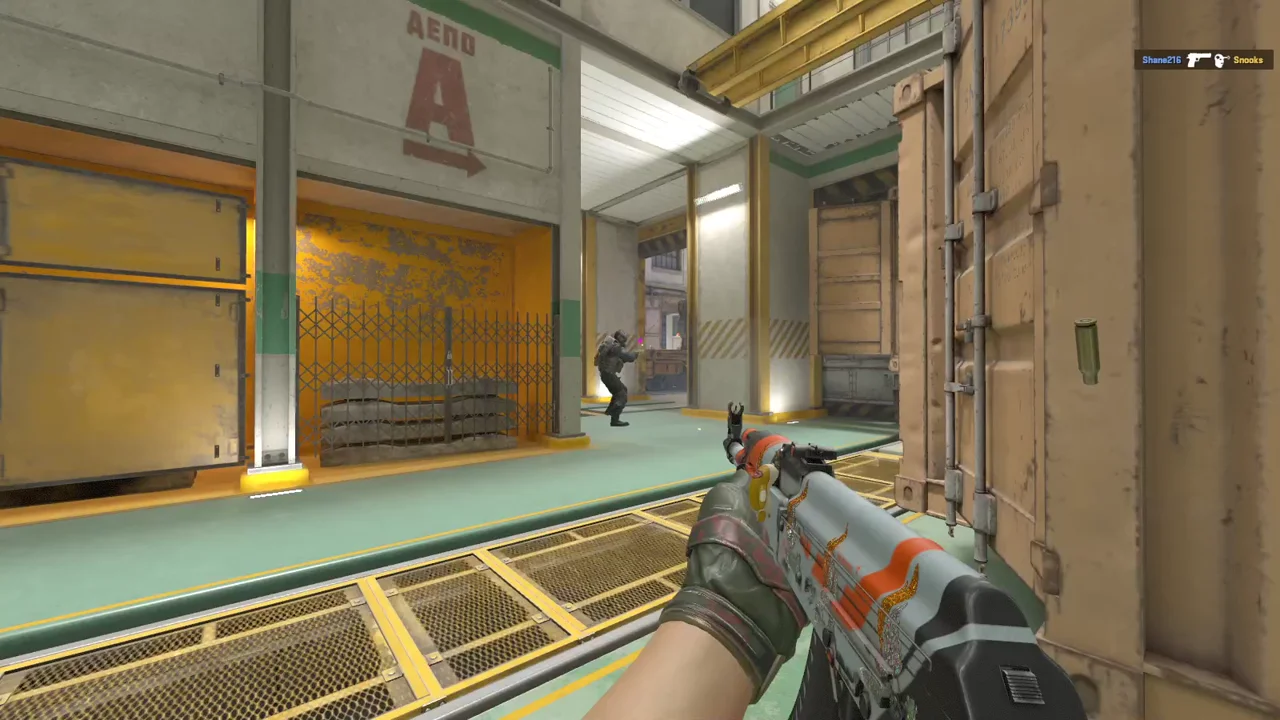1280x720 pixels.
Task: Click the pistol icon in the kill feed
Action: 1198,60
